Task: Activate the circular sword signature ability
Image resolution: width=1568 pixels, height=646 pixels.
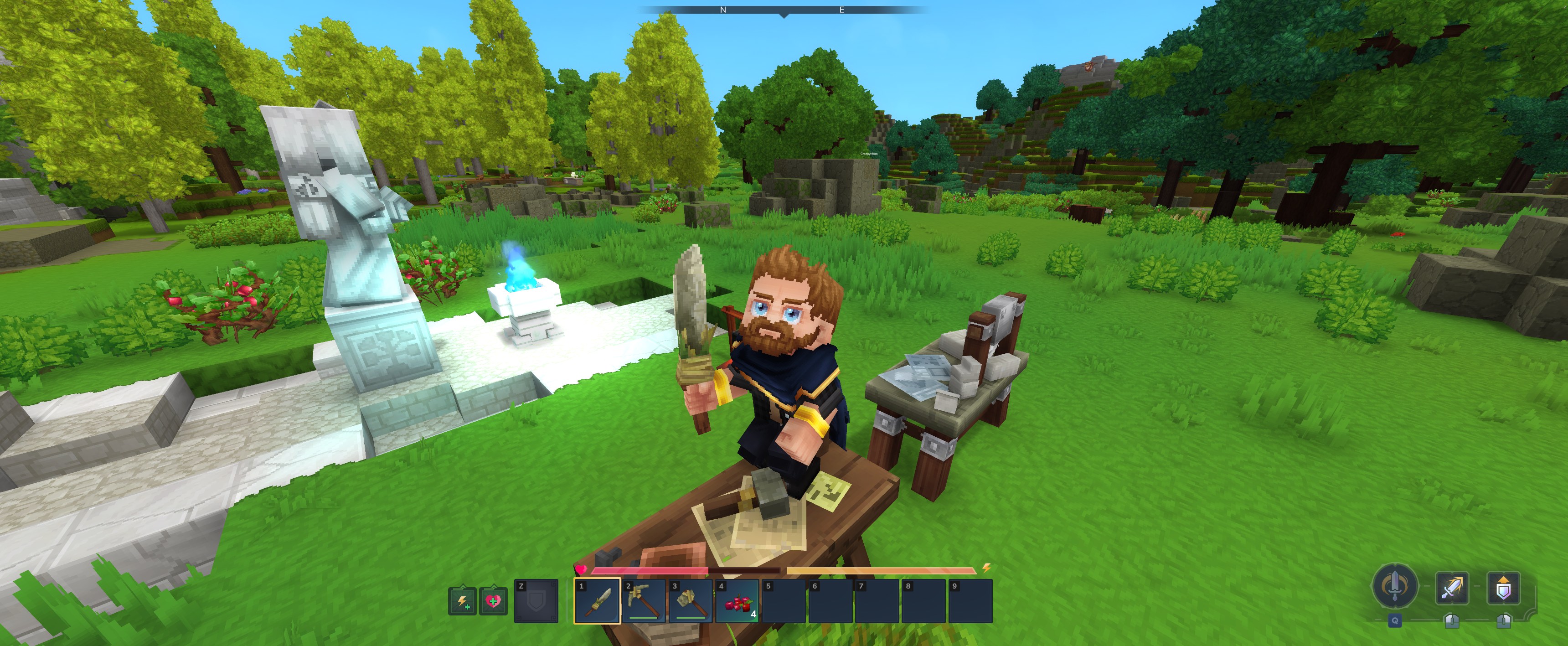Action: (x=1394, y=587)
